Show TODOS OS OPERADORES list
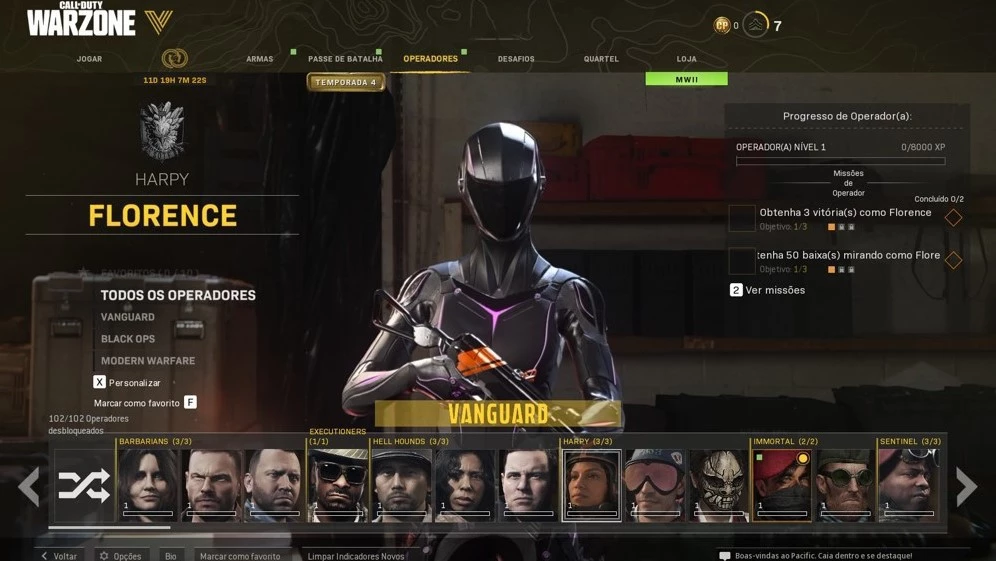The height and width of the screenshot is (561, 996). pyautogui.click(x=178, y=295)
